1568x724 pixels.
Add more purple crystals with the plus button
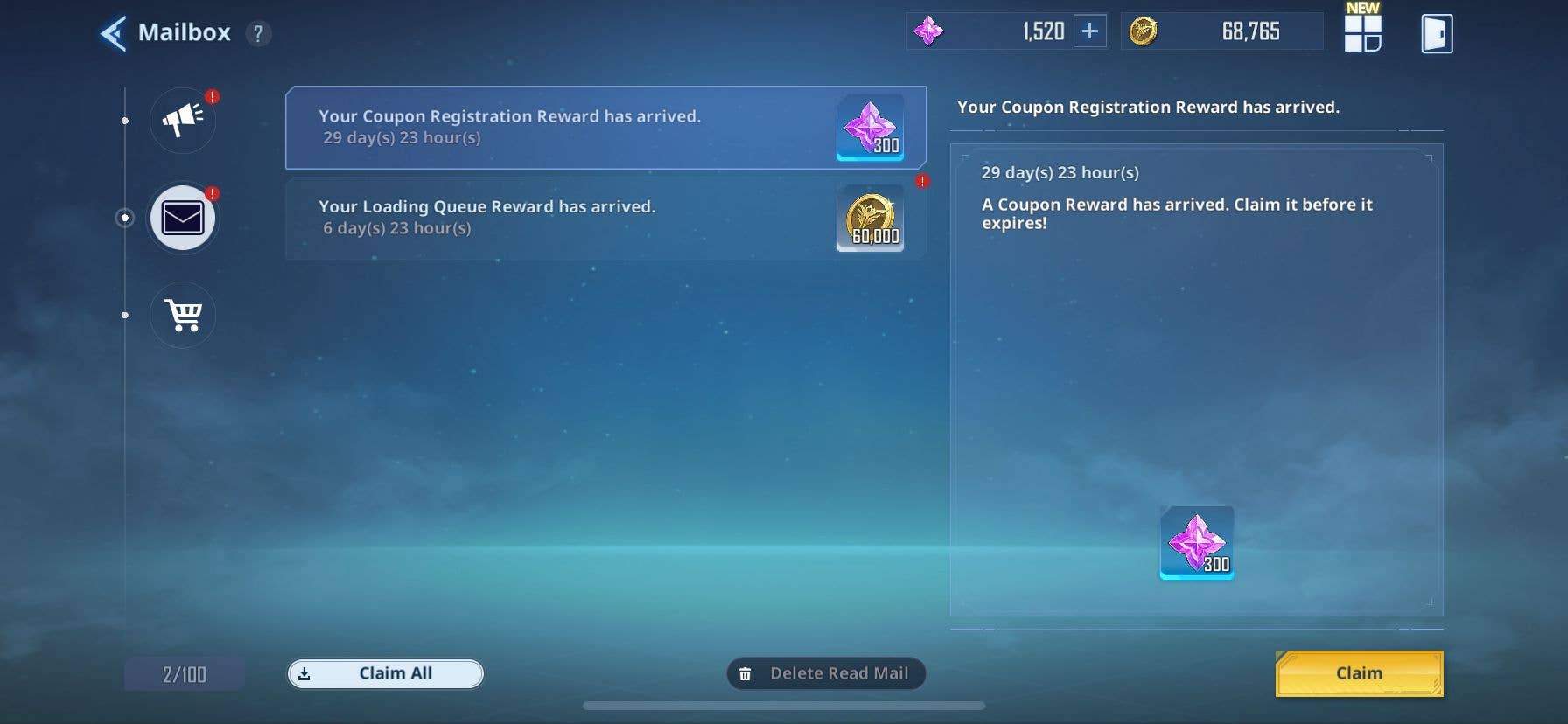point(1089,31)
